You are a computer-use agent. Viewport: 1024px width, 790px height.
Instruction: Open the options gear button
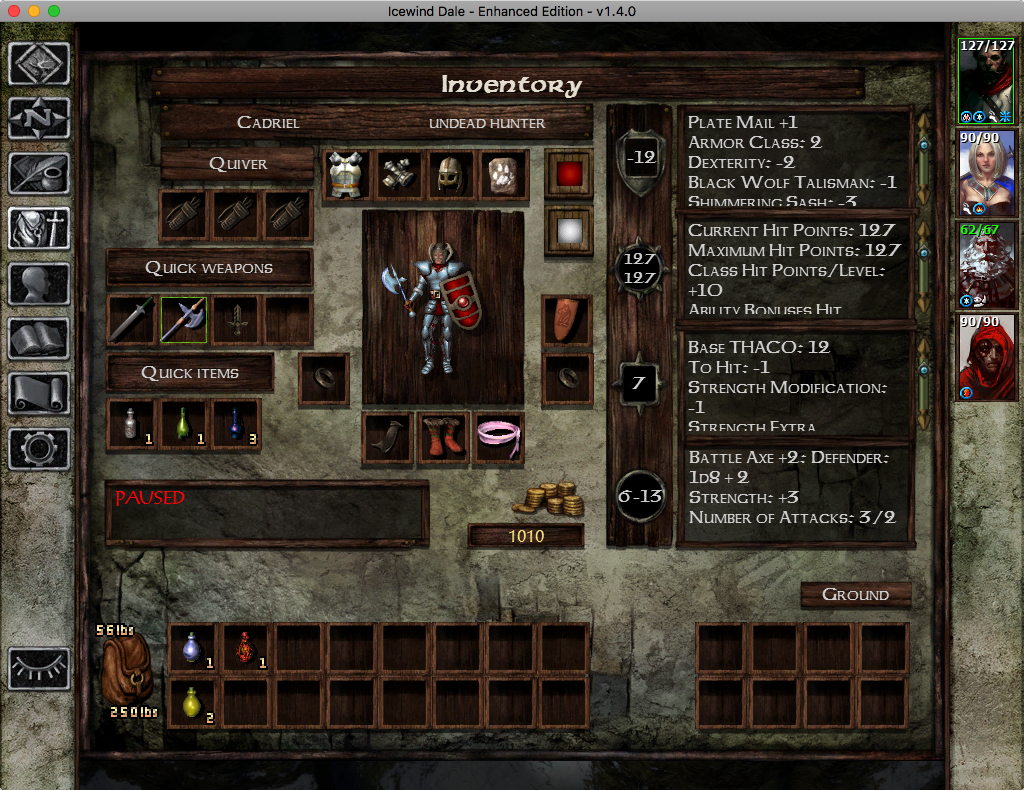(x=39, y=448)
